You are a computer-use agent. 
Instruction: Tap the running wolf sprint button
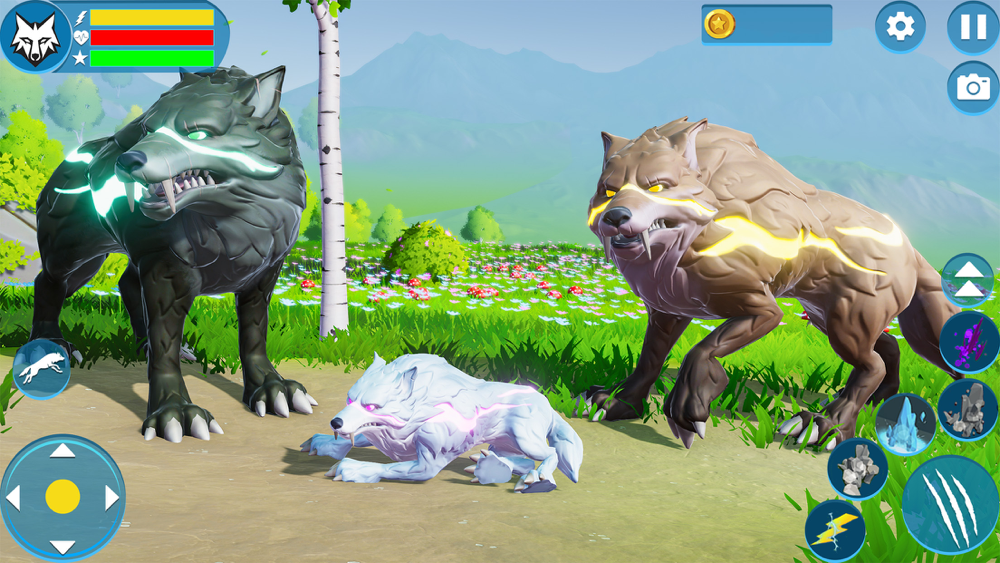click(42, 368)
